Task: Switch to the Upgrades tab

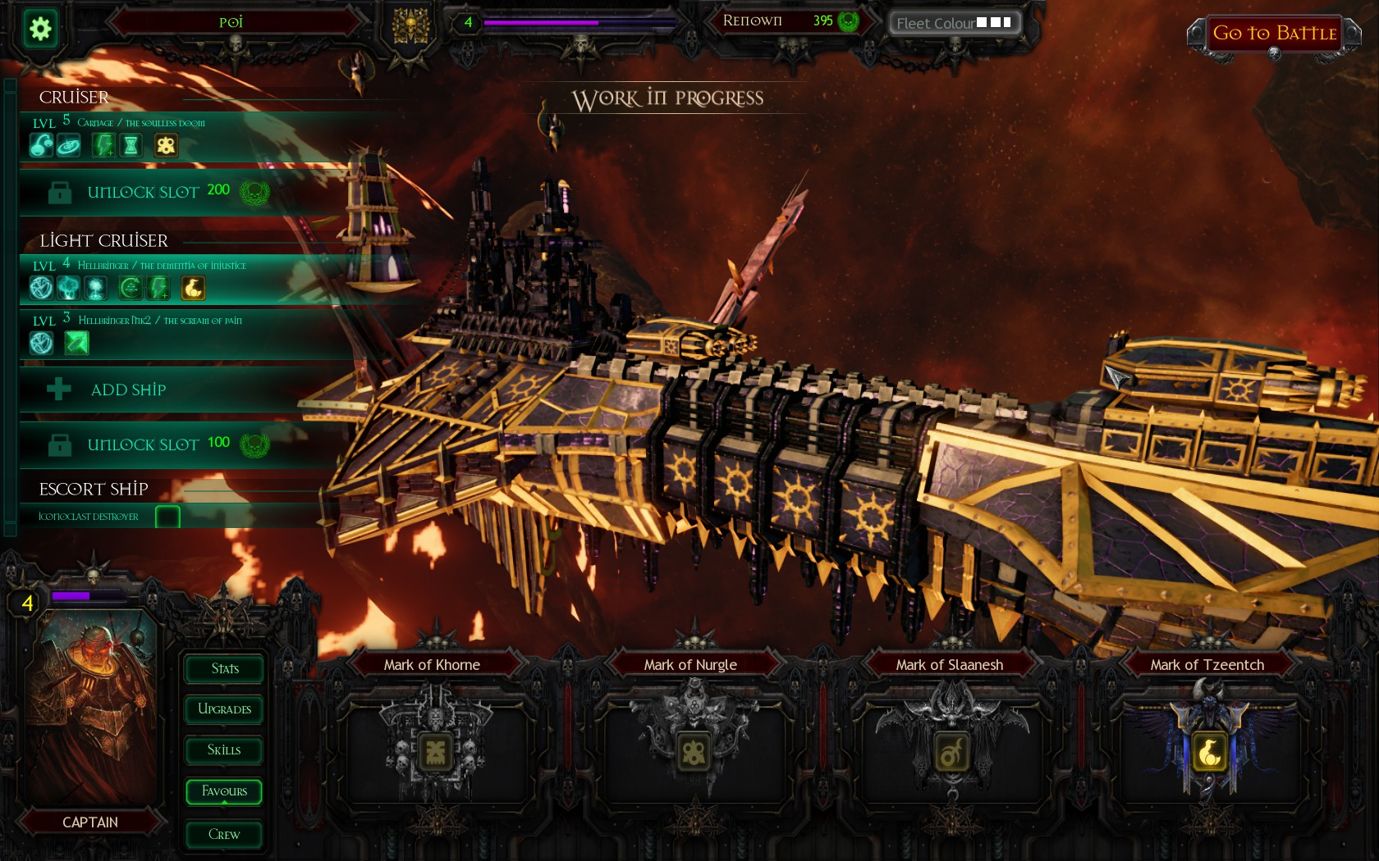Action: tap(224, 710)
